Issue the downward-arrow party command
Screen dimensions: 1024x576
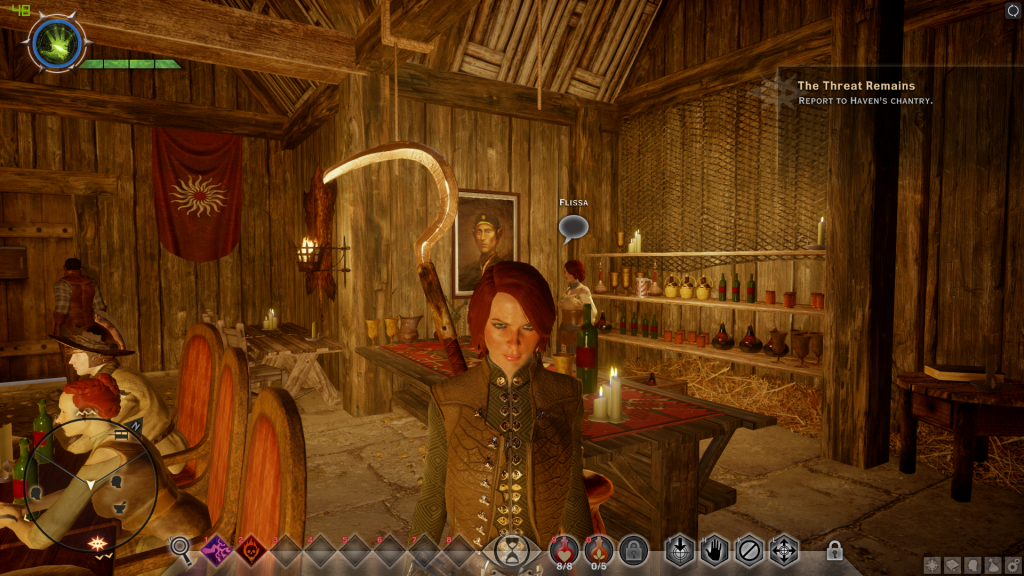(x=679, y=550)
